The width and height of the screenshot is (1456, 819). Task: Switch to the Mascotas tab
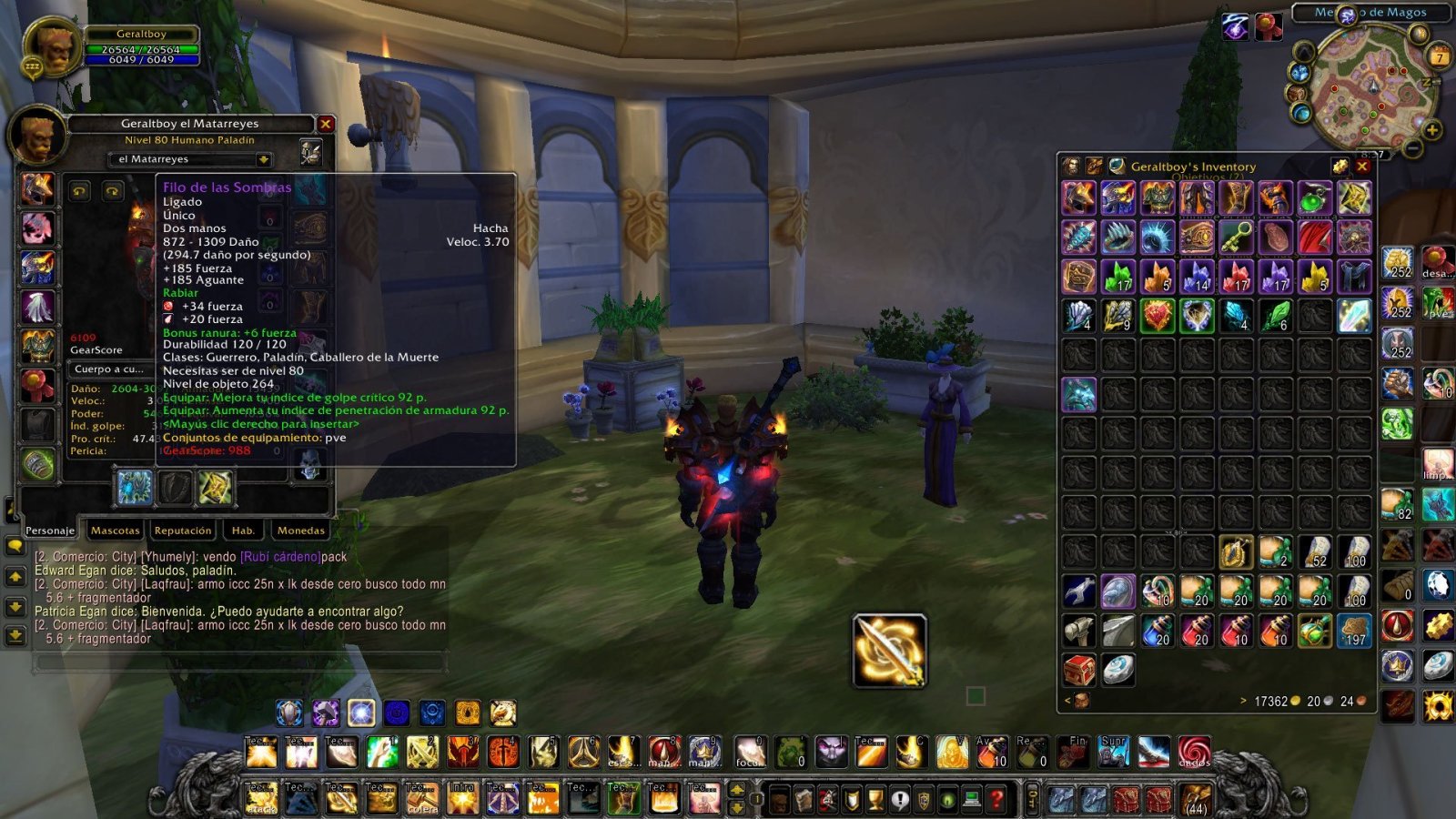[116, 531]
